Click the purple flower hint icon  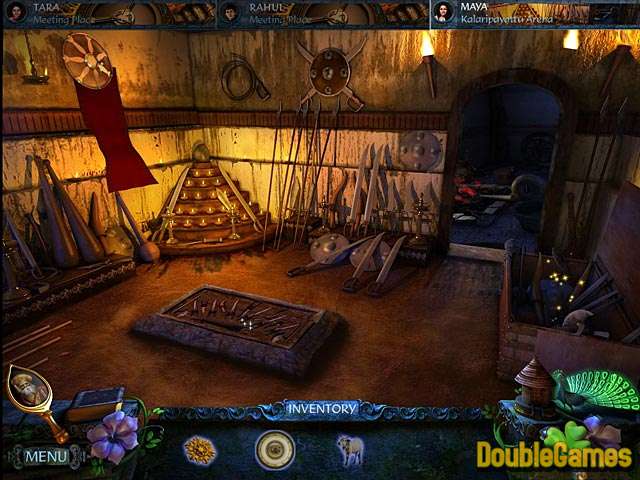111,436
